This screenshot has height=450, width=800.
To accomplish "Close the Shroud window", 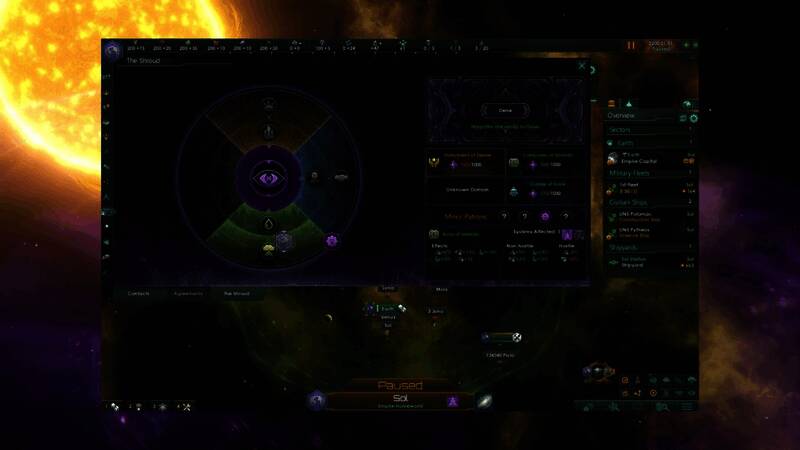I will tap(582, 66).
